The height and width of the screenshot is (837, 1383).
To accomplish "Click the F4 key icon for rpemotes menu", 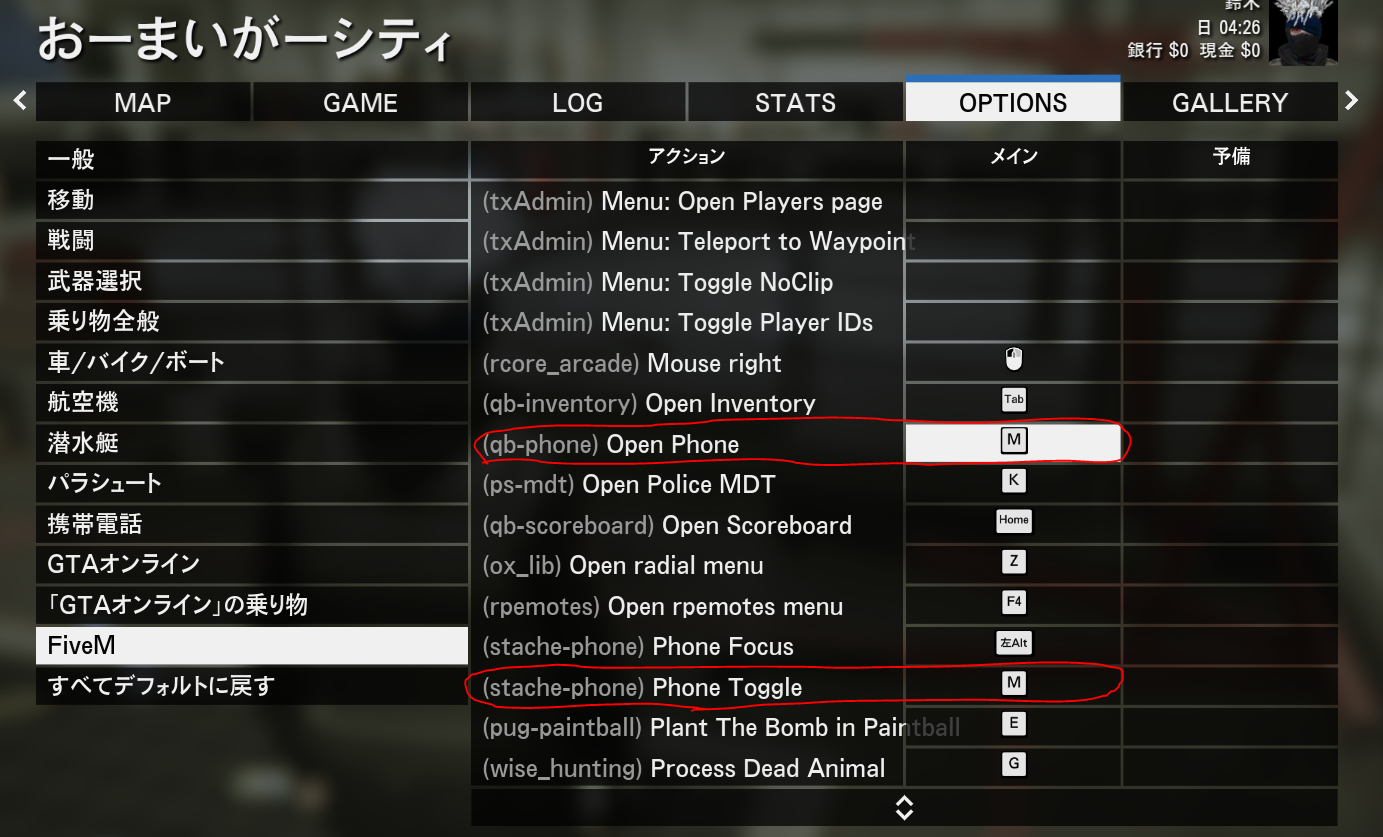I will click(1013, 602).
